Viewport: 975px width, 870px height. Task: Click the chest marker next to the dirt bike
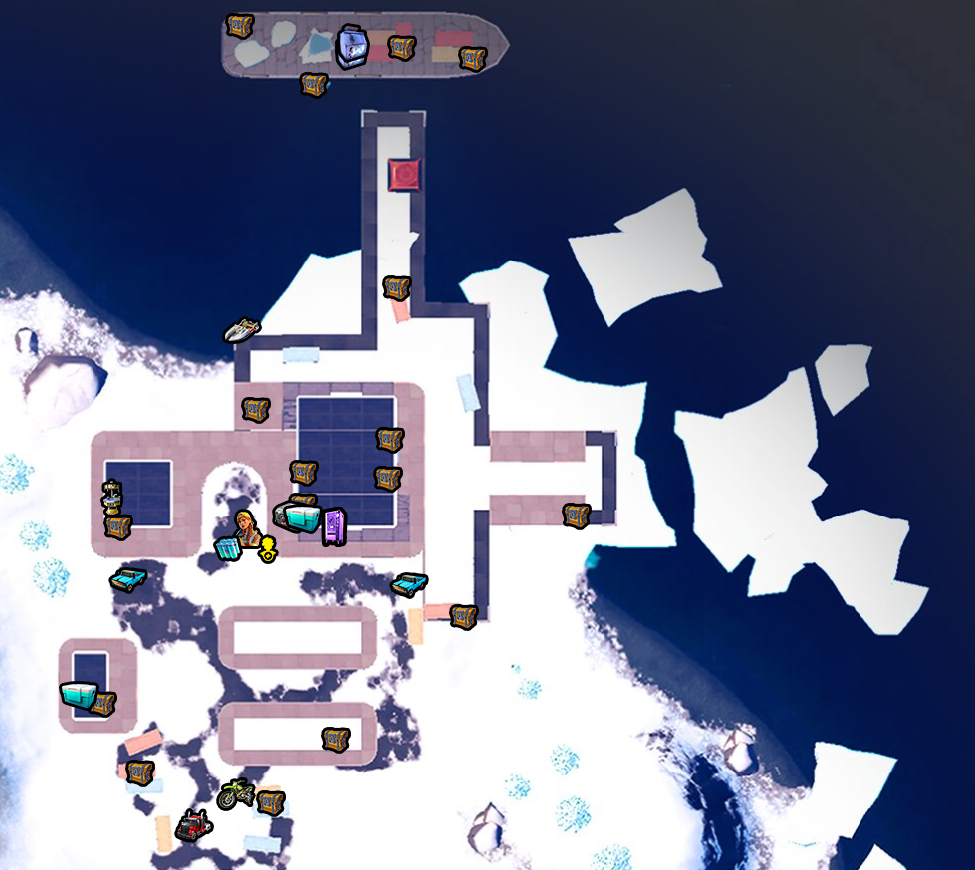[x=271, y=802]
